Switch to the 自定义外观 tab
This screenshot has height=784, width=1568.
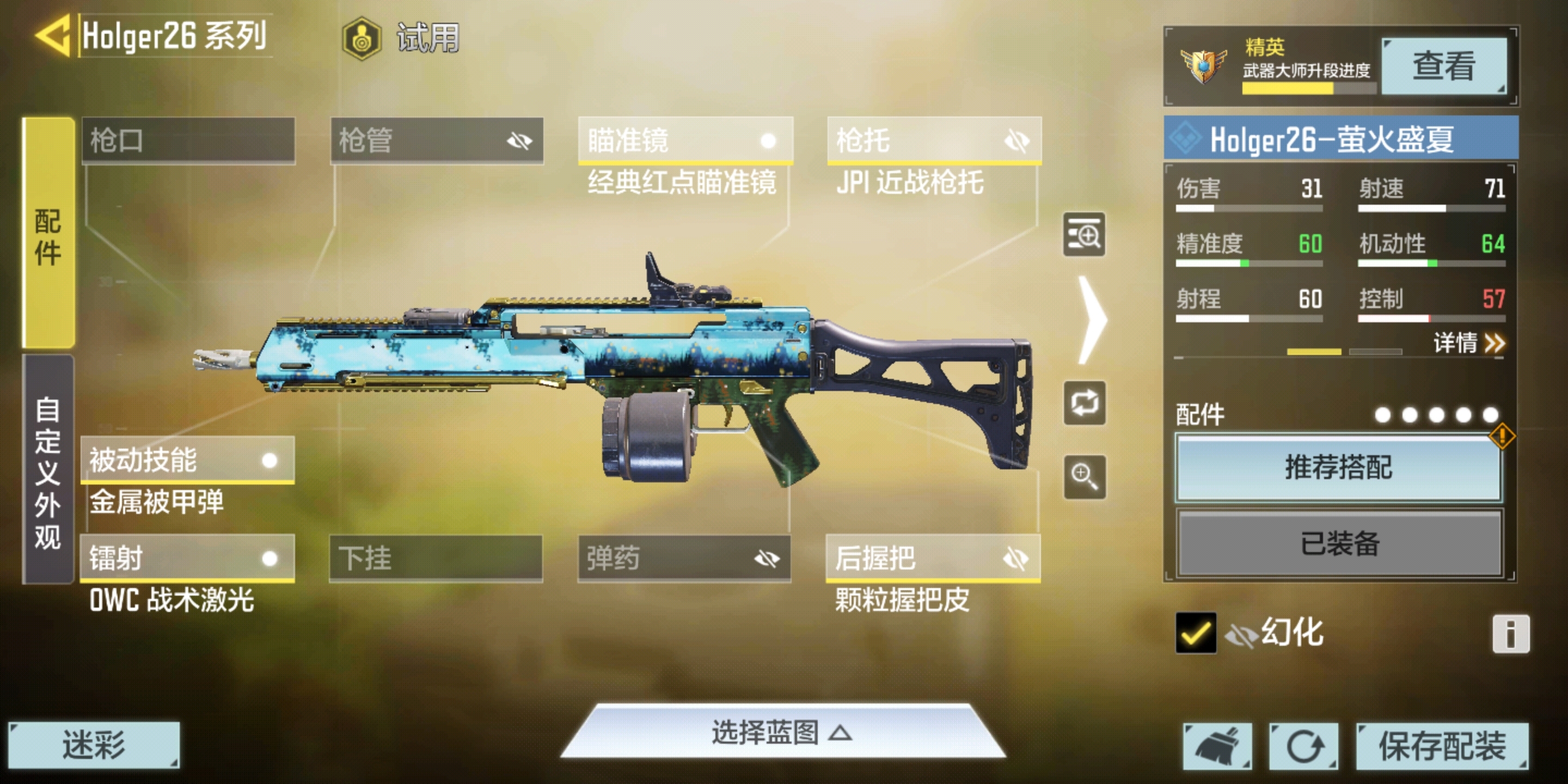pyautogui.click(x=48, y=471)
